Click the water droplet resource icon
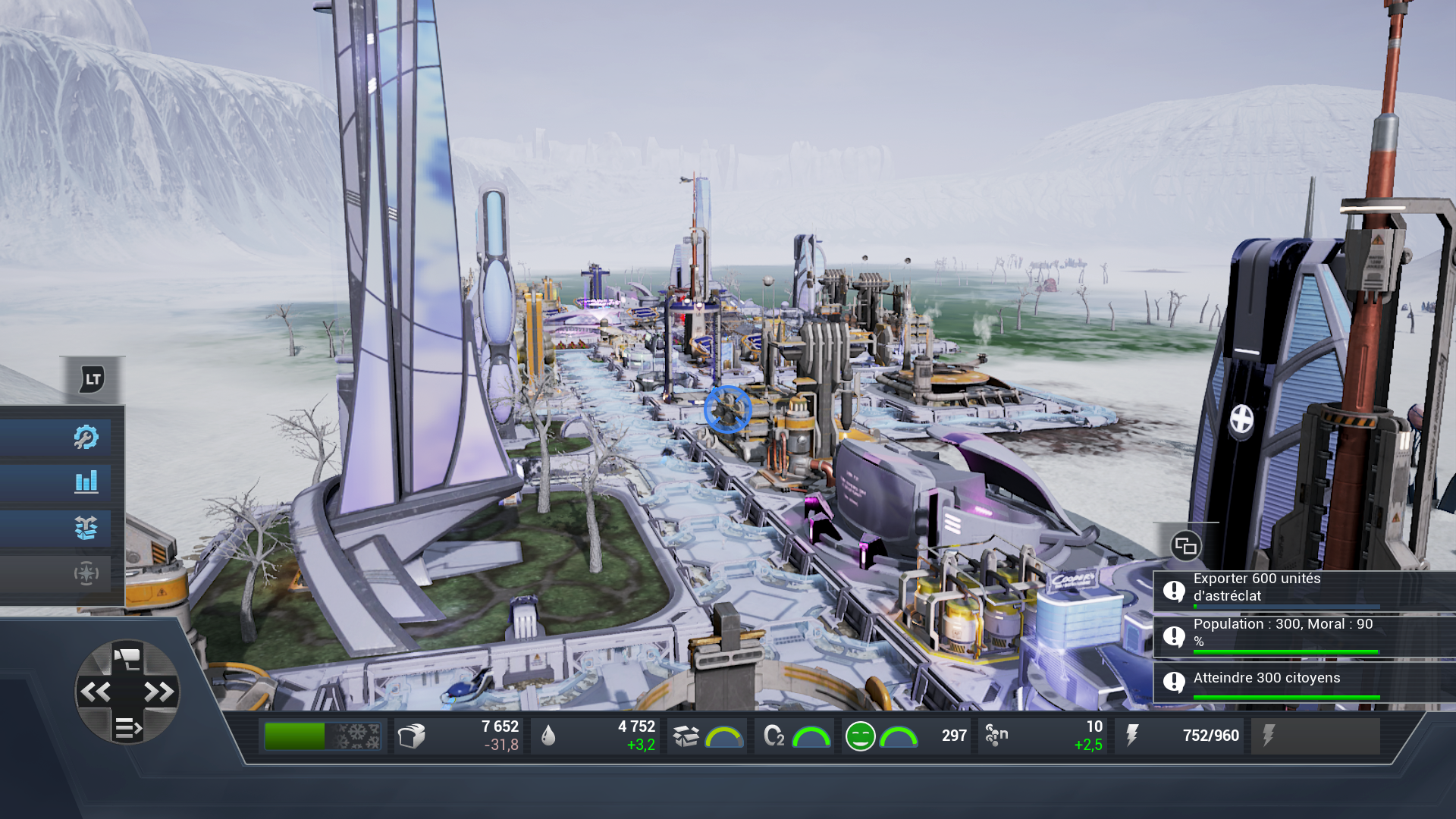 coord(548,736)
